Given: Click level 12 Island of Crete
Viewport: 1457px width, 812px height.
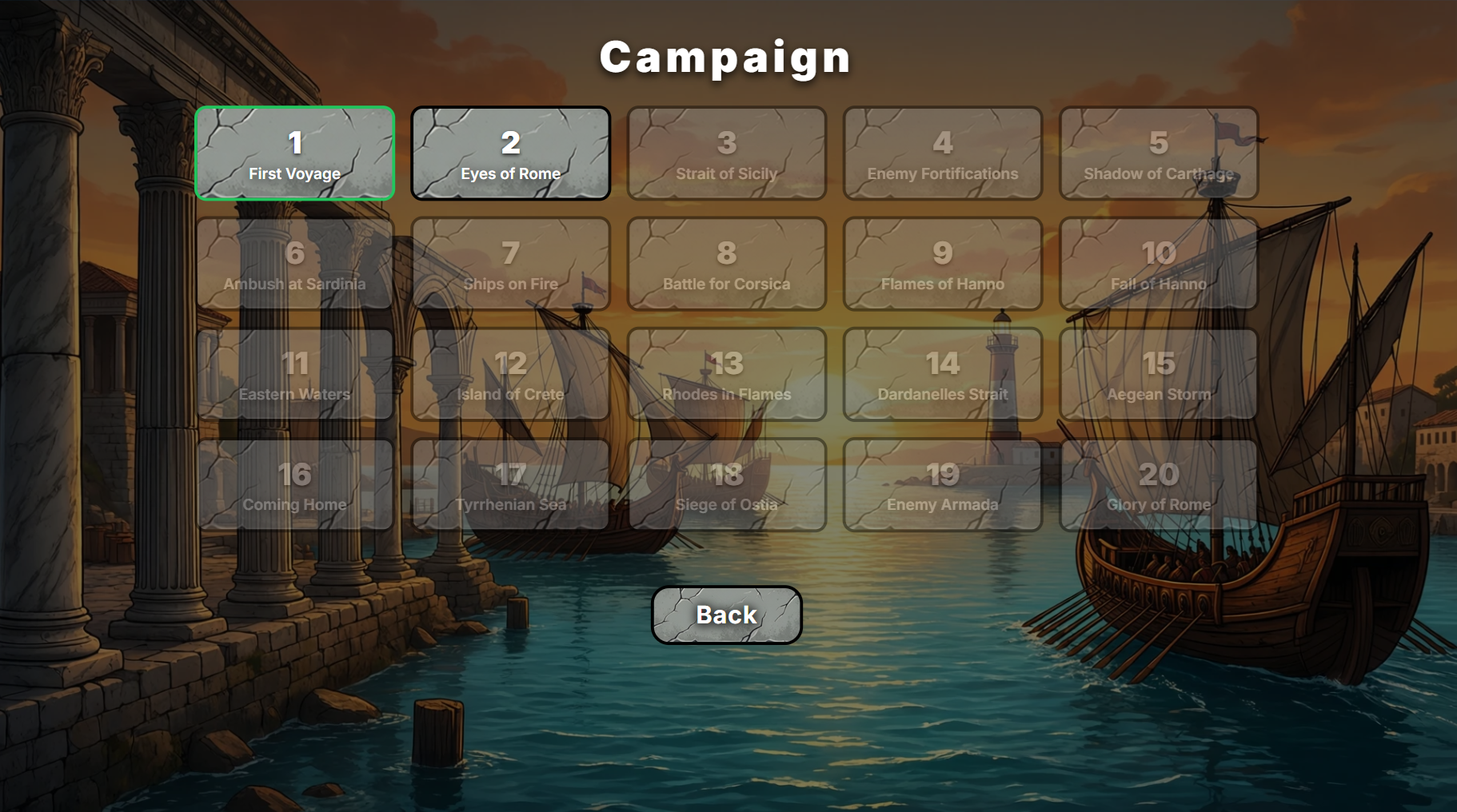Looking at the screenshot, I should [511, 374].
